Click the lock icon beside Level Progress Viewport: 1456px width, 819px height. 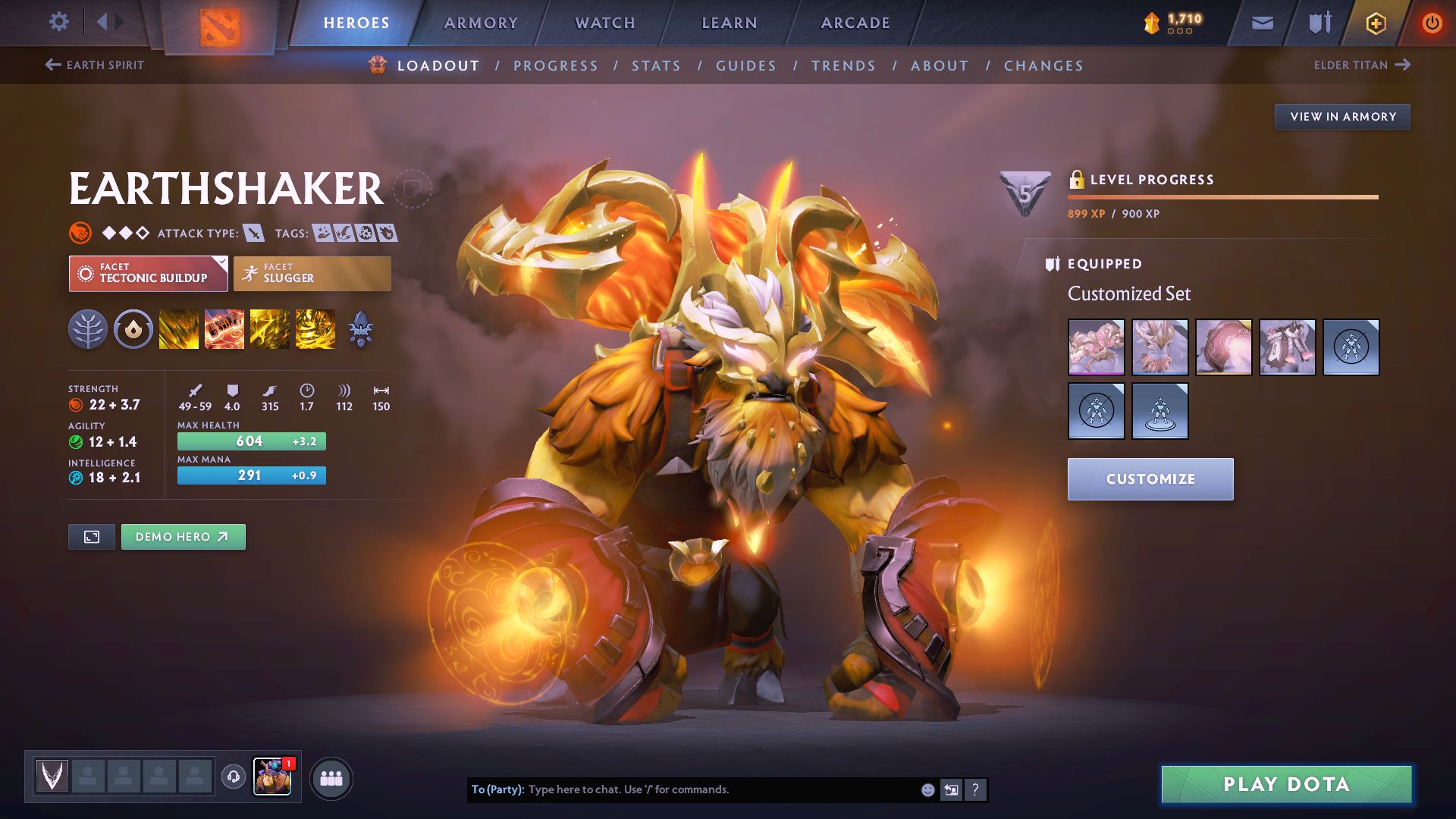tap(1076, 180)
